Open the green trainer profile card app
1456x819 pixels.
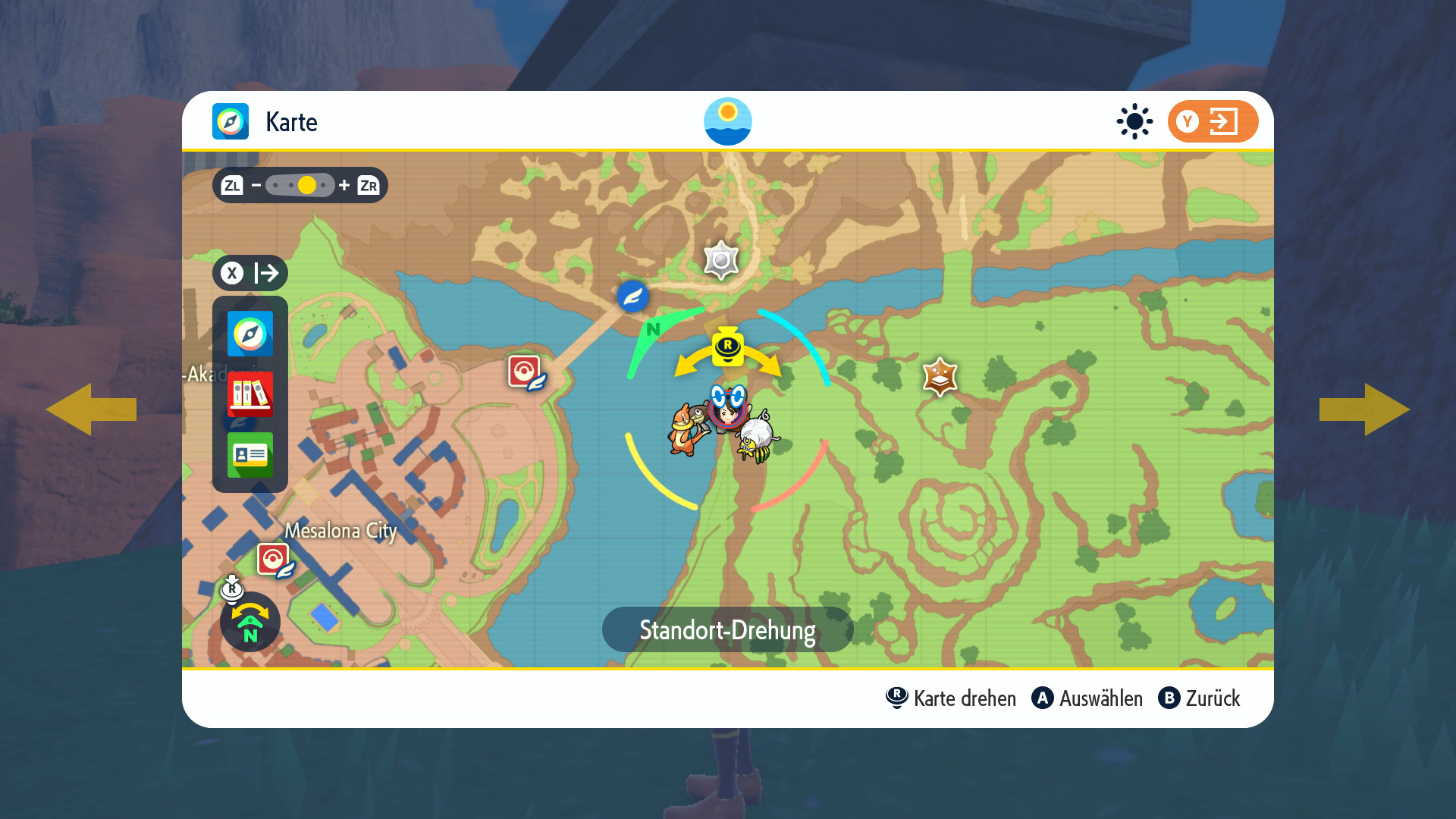point(250,454)
